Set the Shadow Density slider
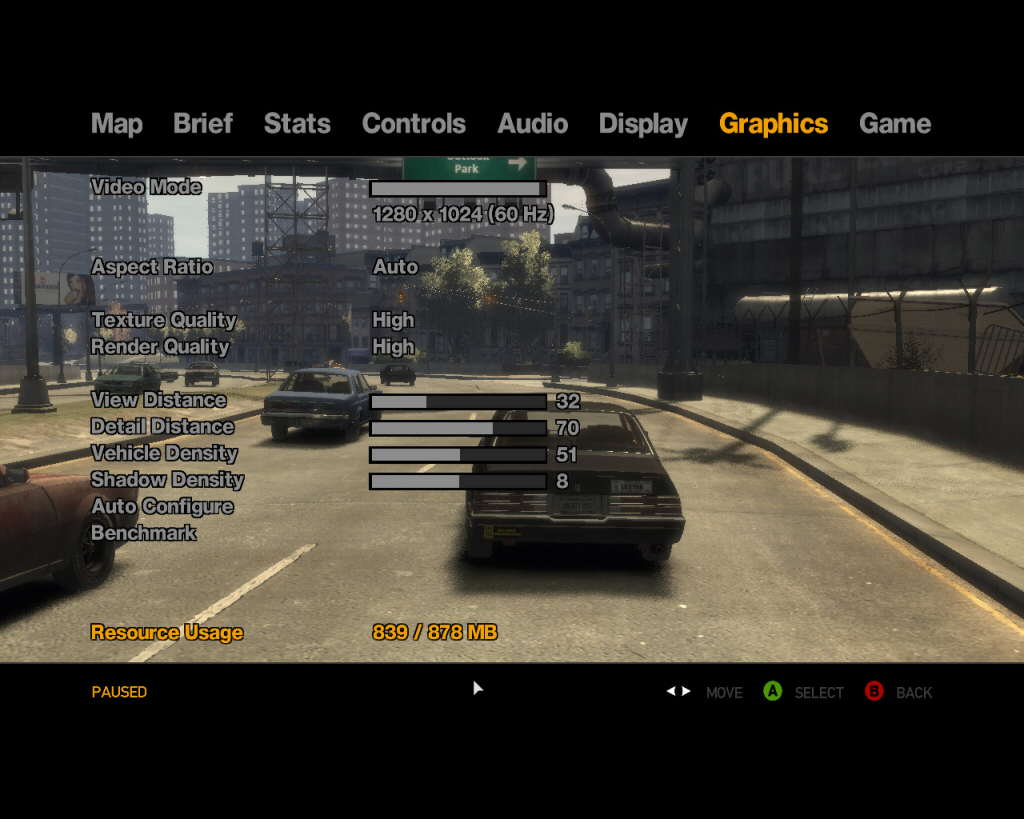Viewport: 1024px width, 819px height. point(458,481)
